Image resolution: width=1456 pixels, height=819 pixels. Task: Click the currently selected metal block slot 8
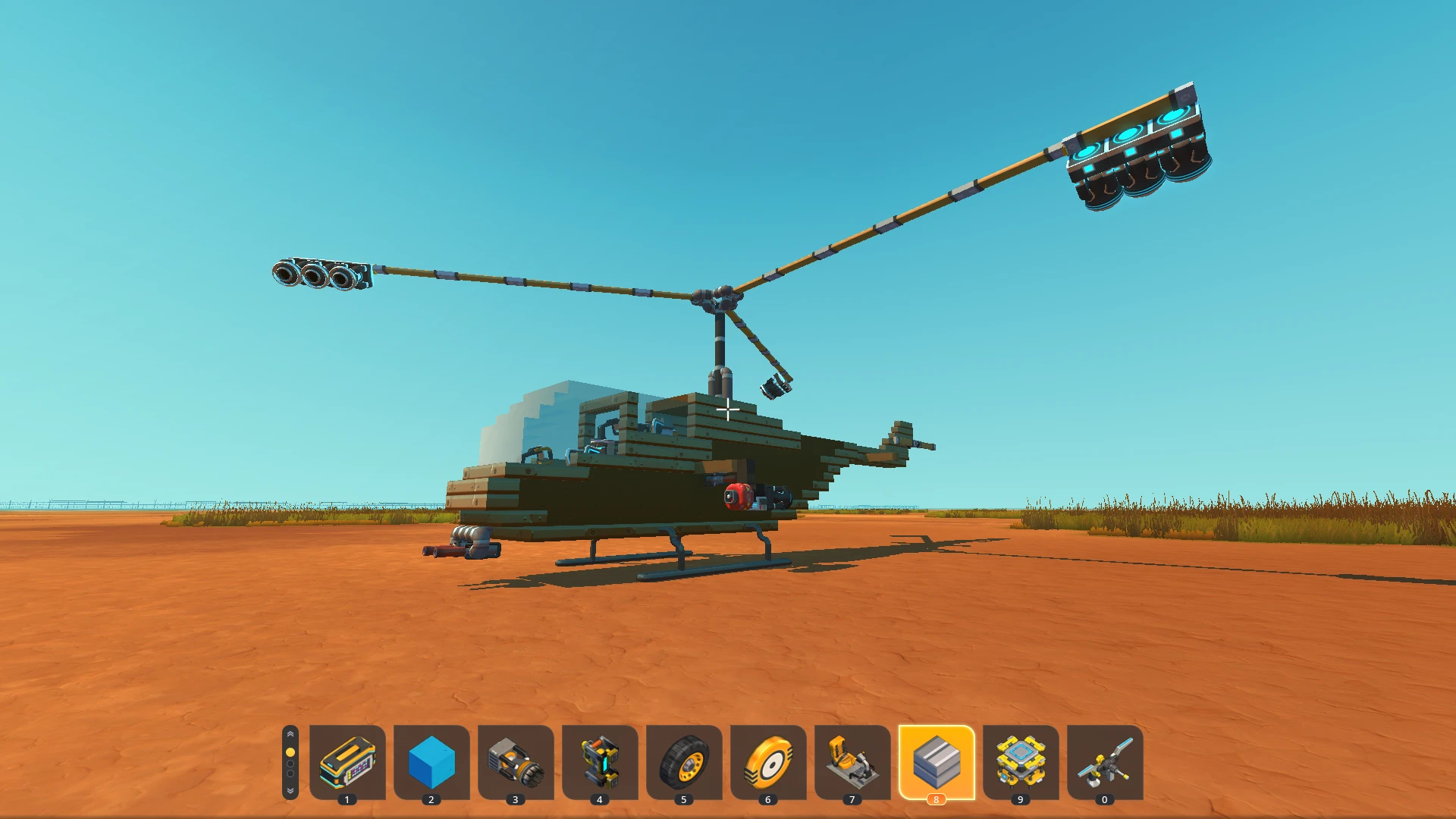(937, 762)
